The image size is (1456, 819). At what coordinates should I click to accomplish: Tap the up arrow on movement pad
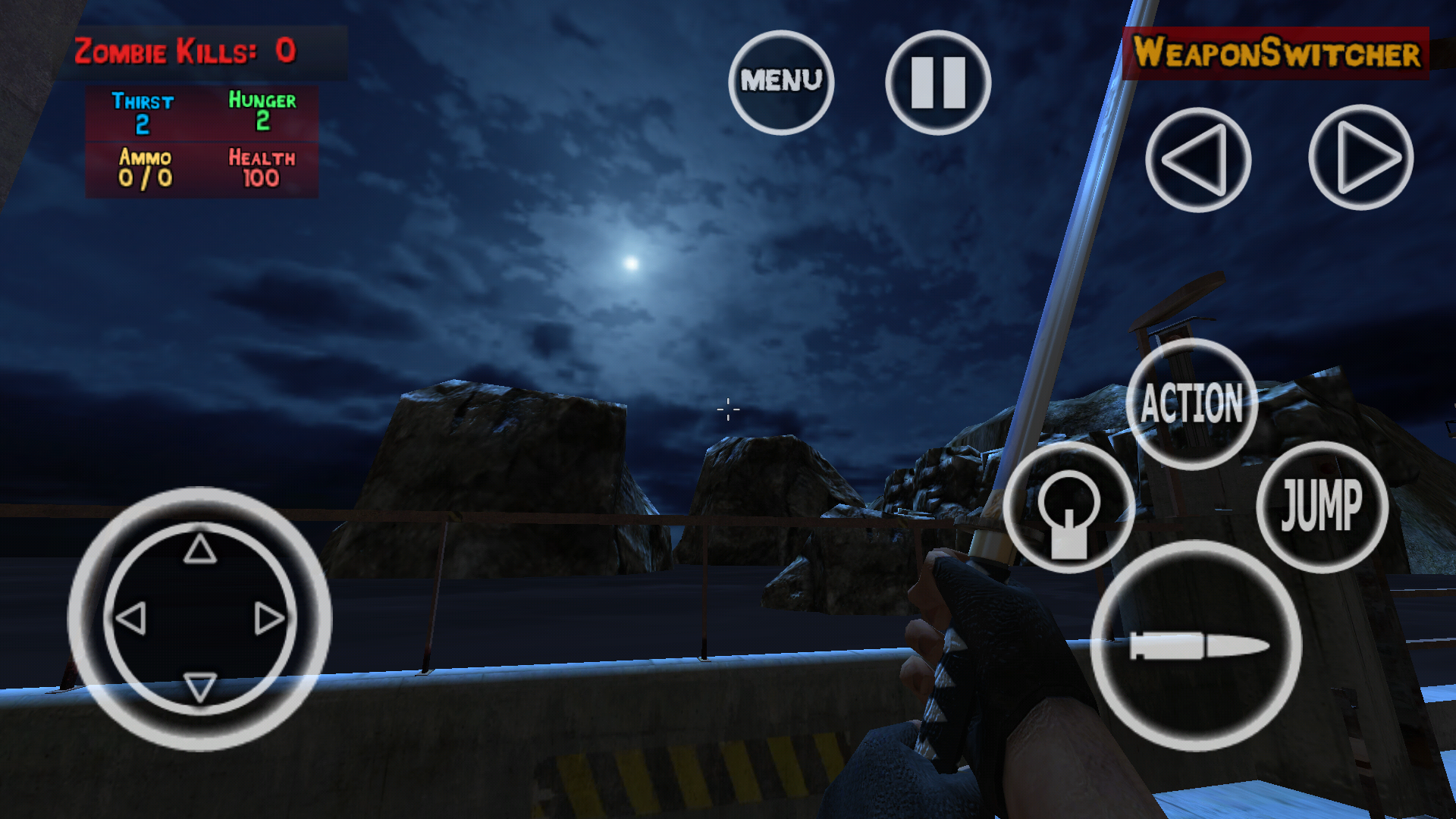[x=200, y=548]
